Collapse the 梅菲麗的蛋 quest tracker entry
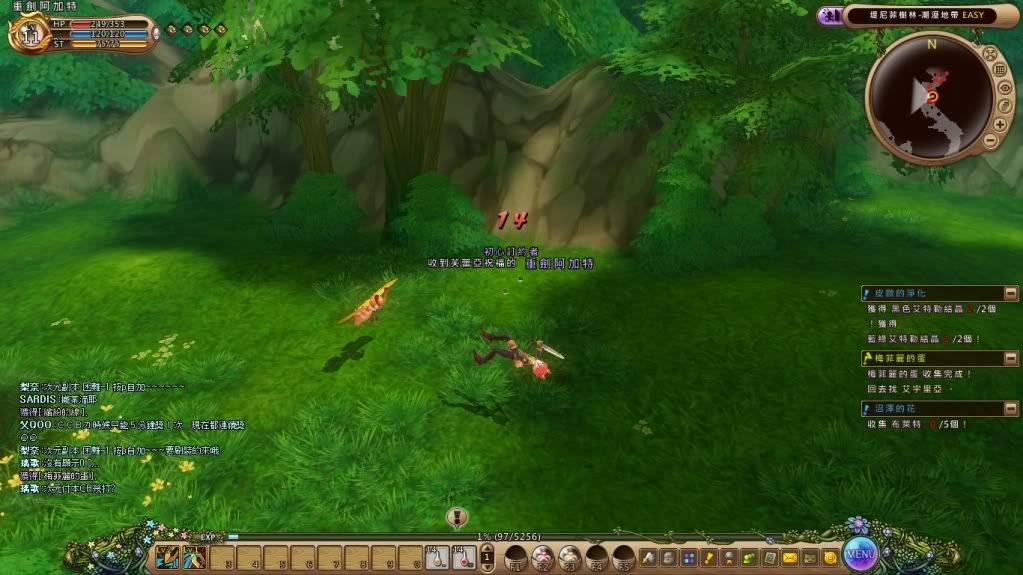 click(1012, 358)
